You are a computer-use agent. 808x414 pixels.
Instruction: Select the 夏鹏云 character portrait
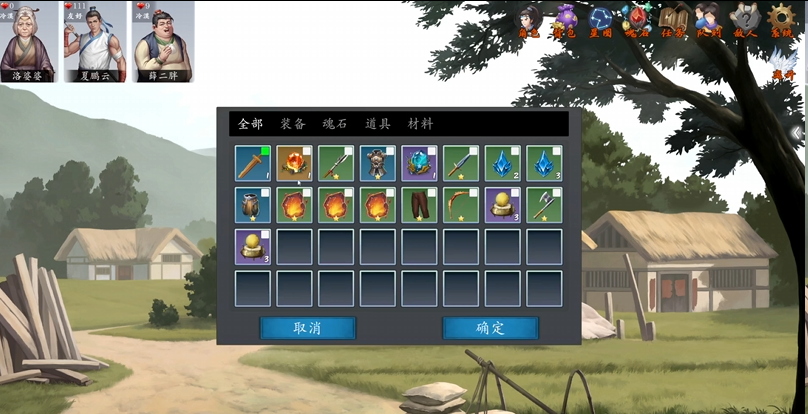(x=95, y=41)
